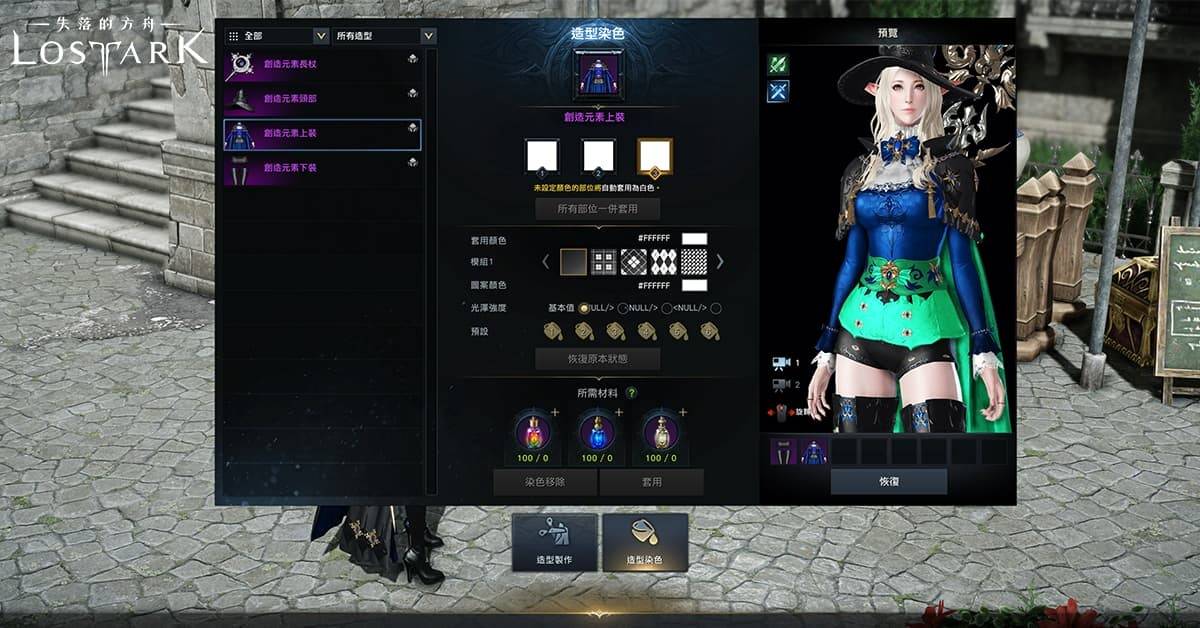The image size is (1200, 628).
Task: Select the 創造元素長杖 staff row
Action: (322, 67)
